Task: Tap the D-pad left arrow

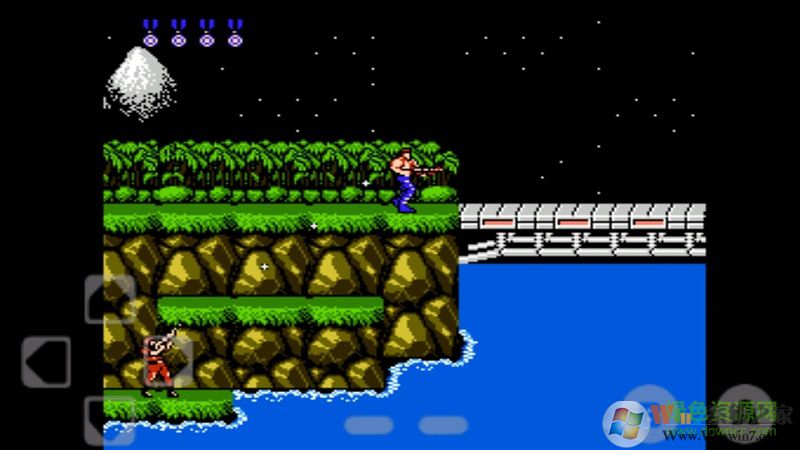Action: click(x=46, y=362)
